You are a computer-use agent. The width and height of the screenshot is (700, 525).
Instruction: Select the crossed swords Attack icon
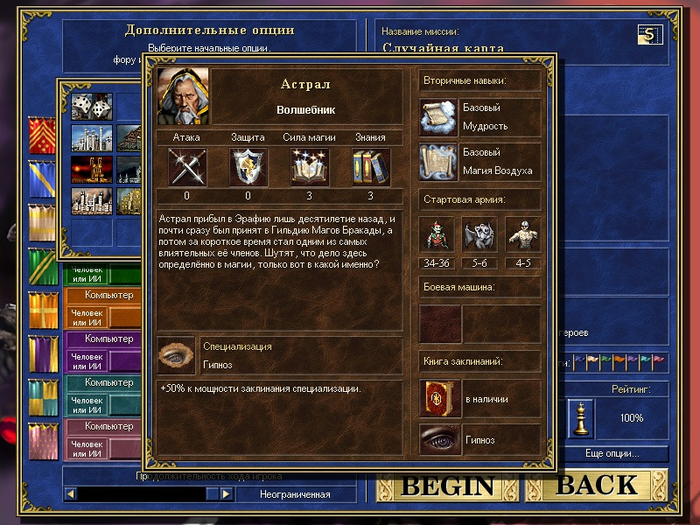pos(187,165)
